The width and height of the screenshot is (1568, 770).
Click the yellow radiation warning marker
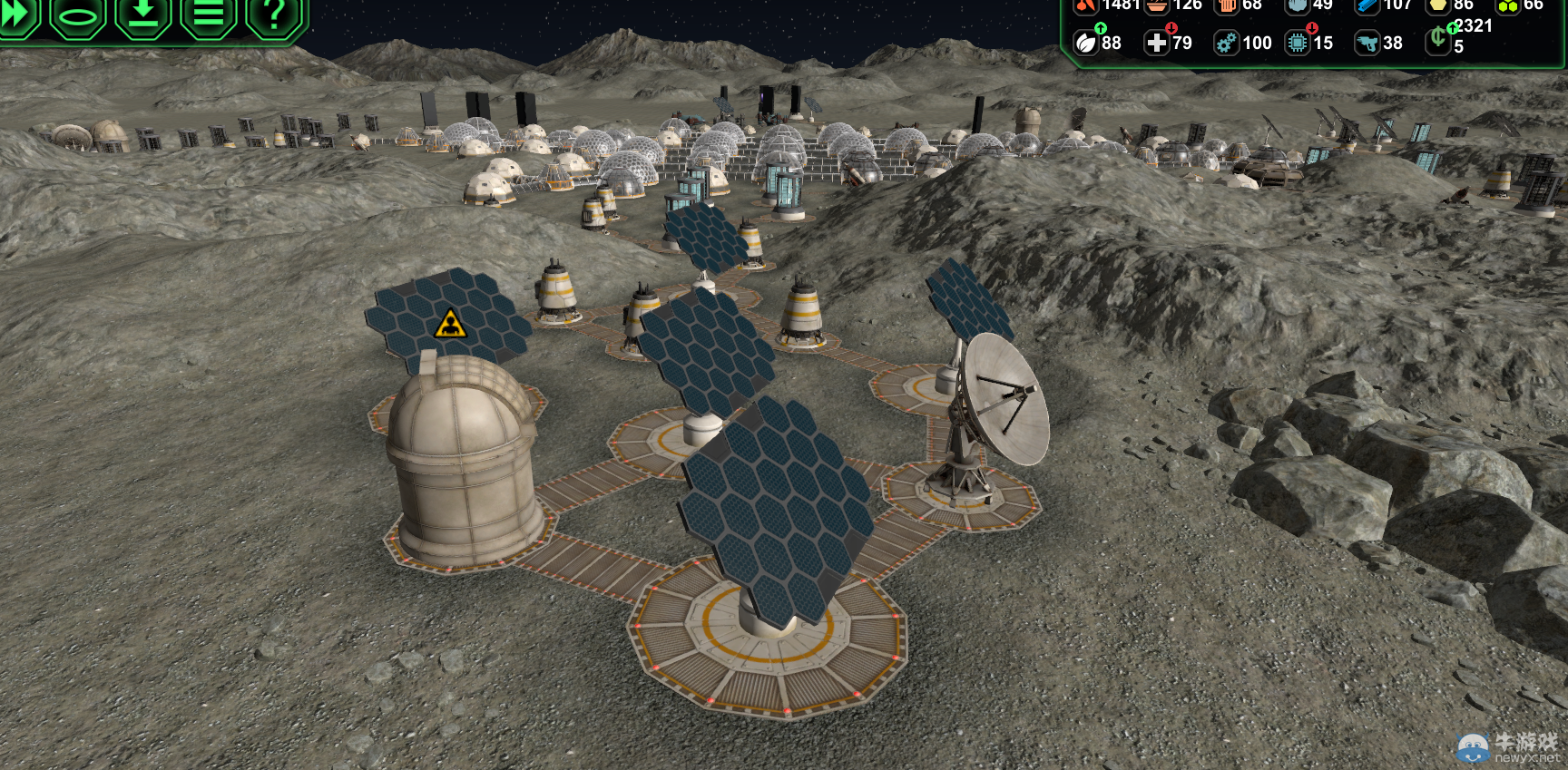tap(450, 324)
